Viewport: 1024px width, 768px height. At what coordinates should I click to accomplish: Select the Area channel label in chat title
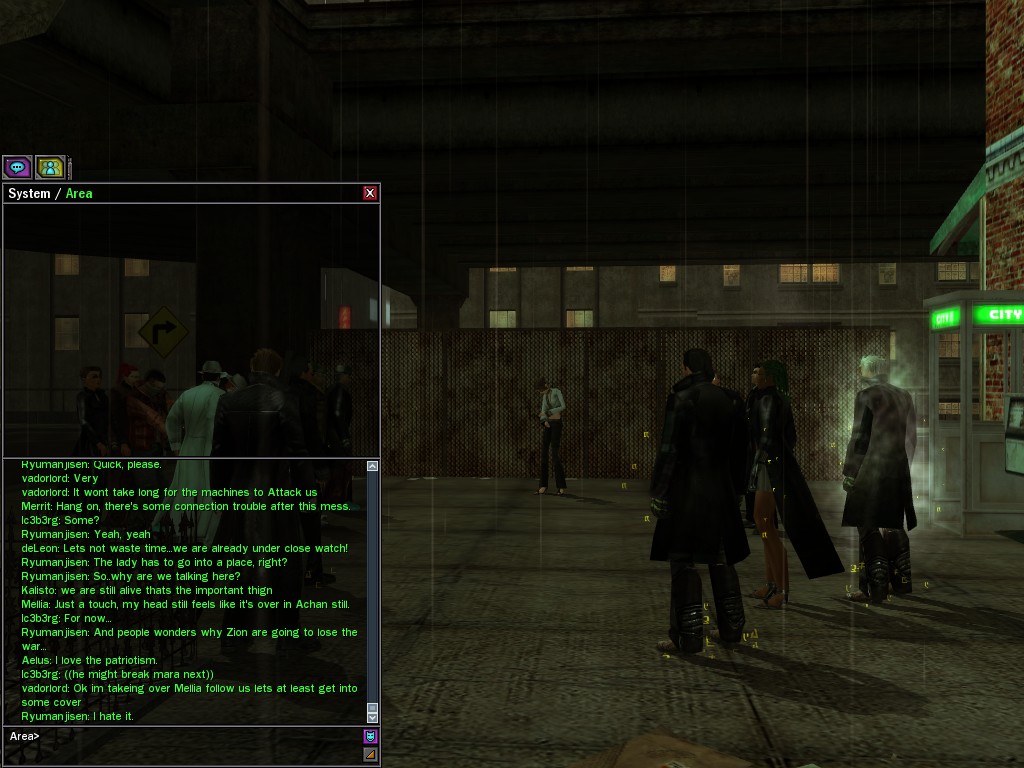tap(79, 193)
